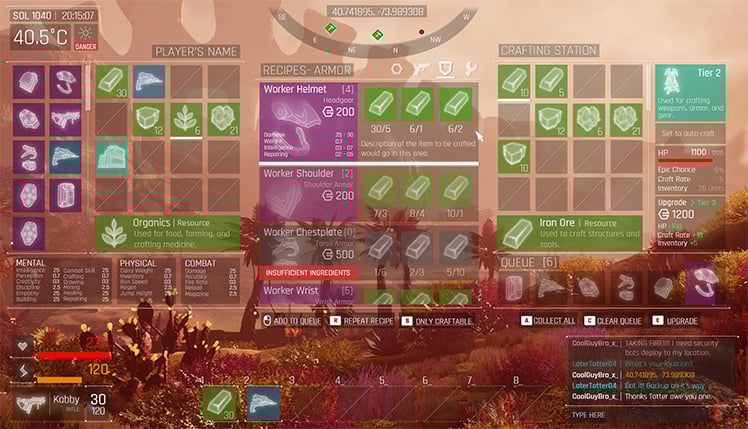748x429 pixels.
Task: Click Set to auto-craft button
Action: (x=691, y=134)
